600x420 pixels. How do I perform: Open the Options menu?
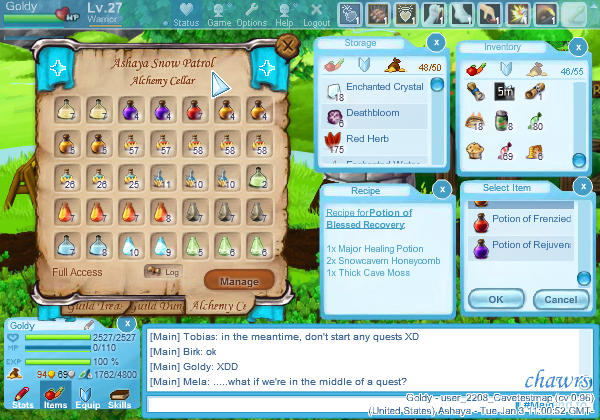click(x=251, y=15)
